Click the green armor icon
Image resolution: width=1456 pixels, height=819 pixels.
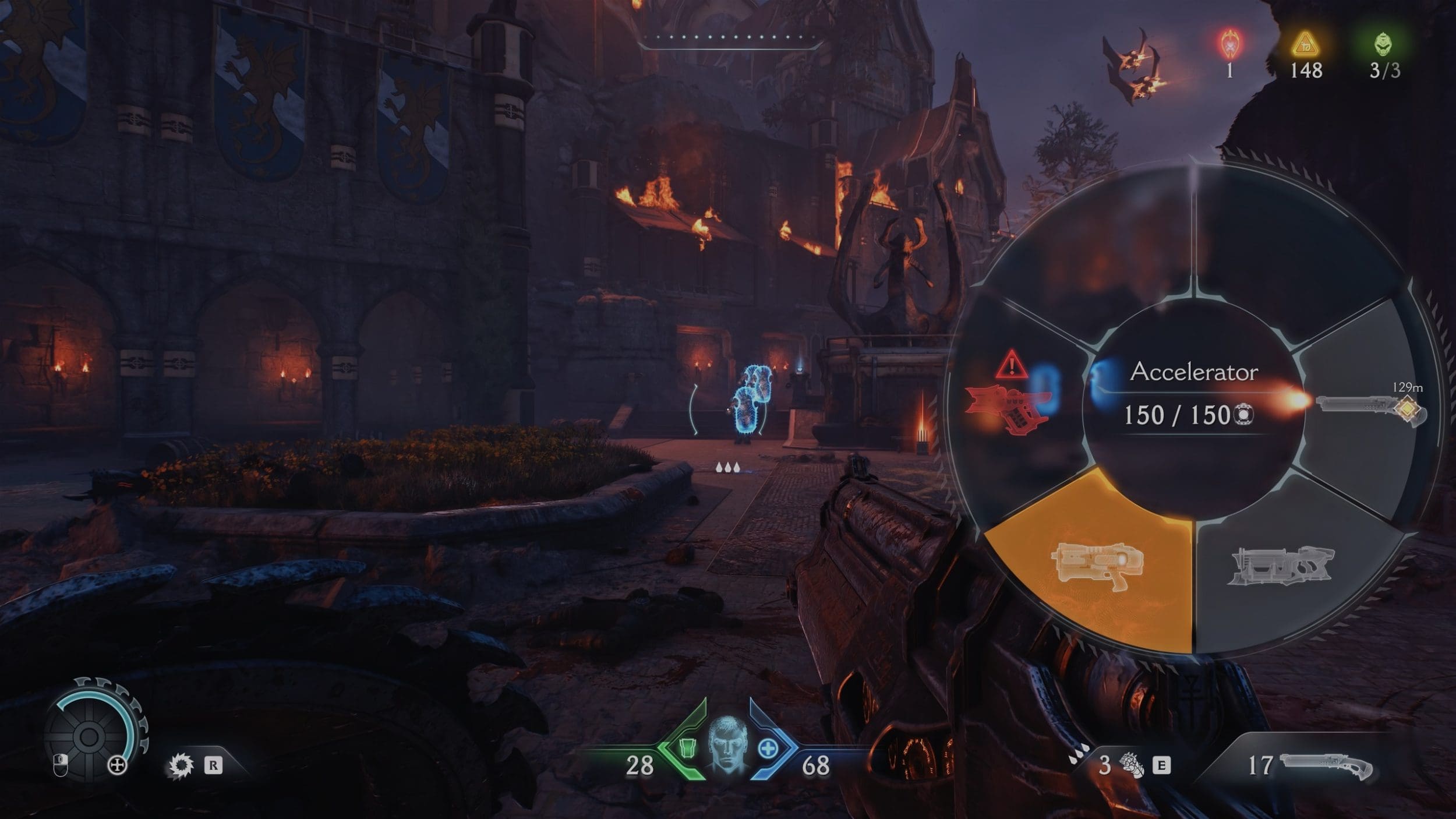[x=688, y=748]
